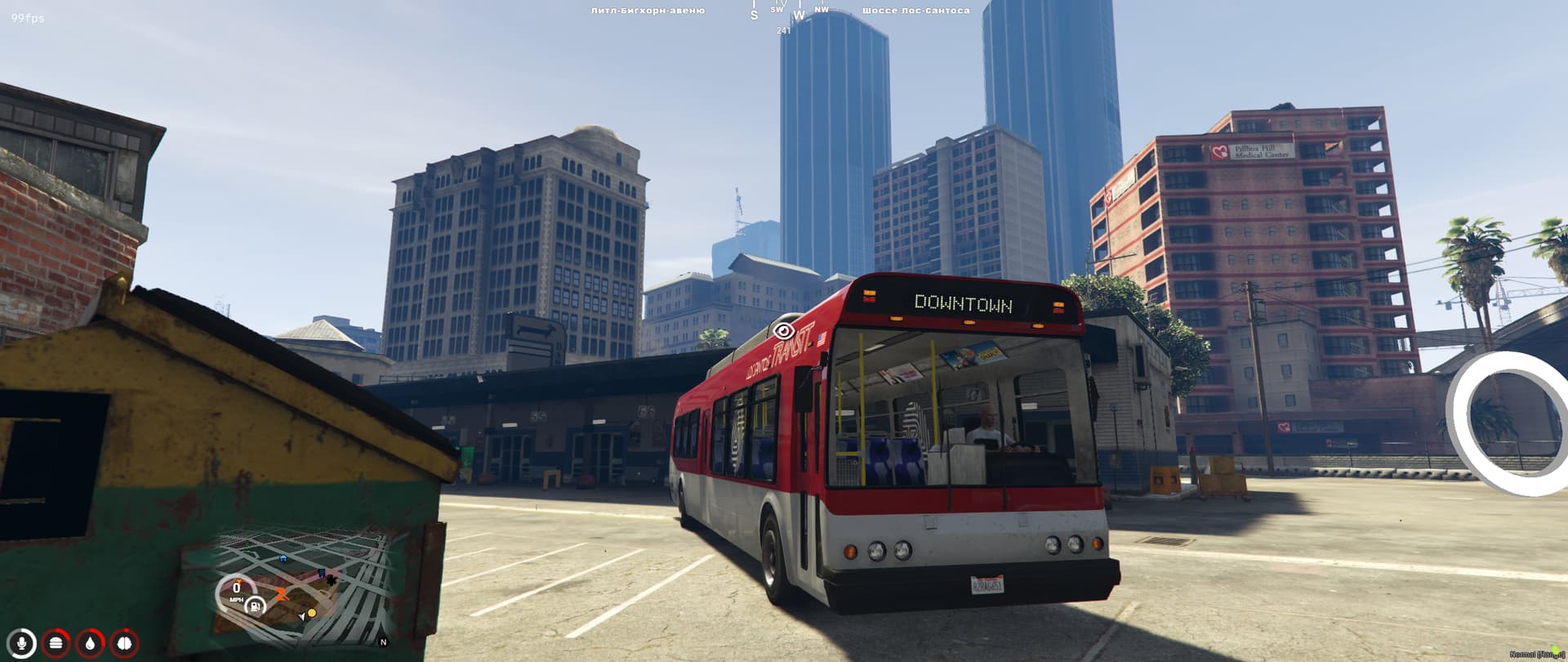Click the eye spectator icon above the bus

786,329
